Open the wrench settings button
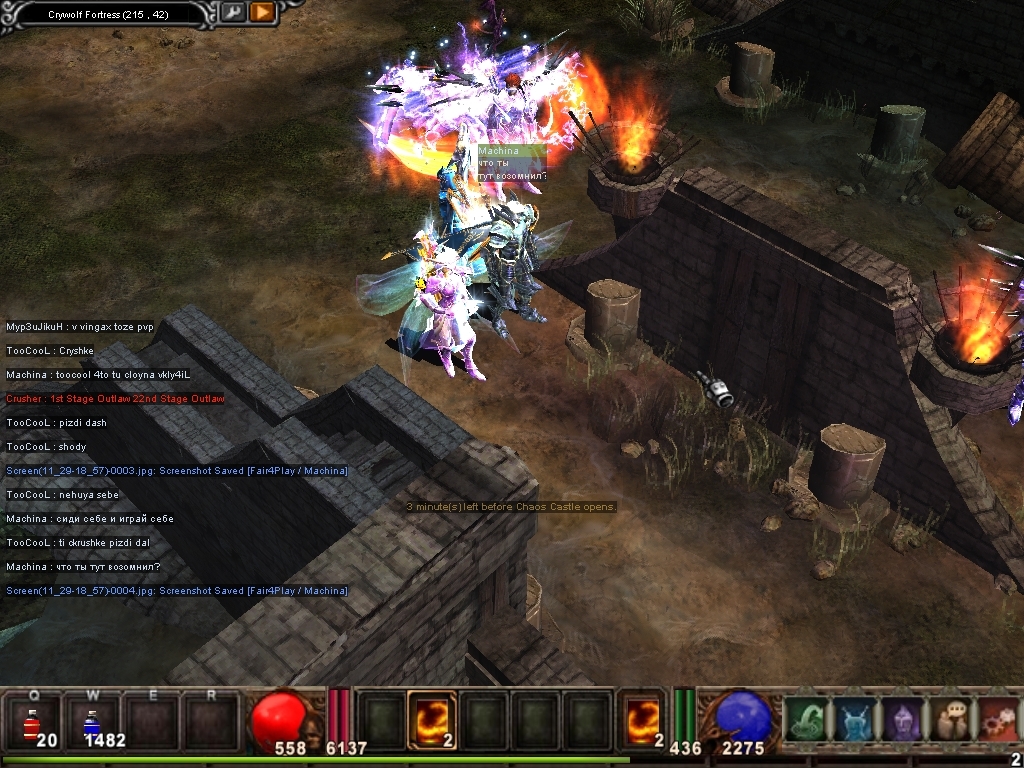 click(x=232, y=12)
